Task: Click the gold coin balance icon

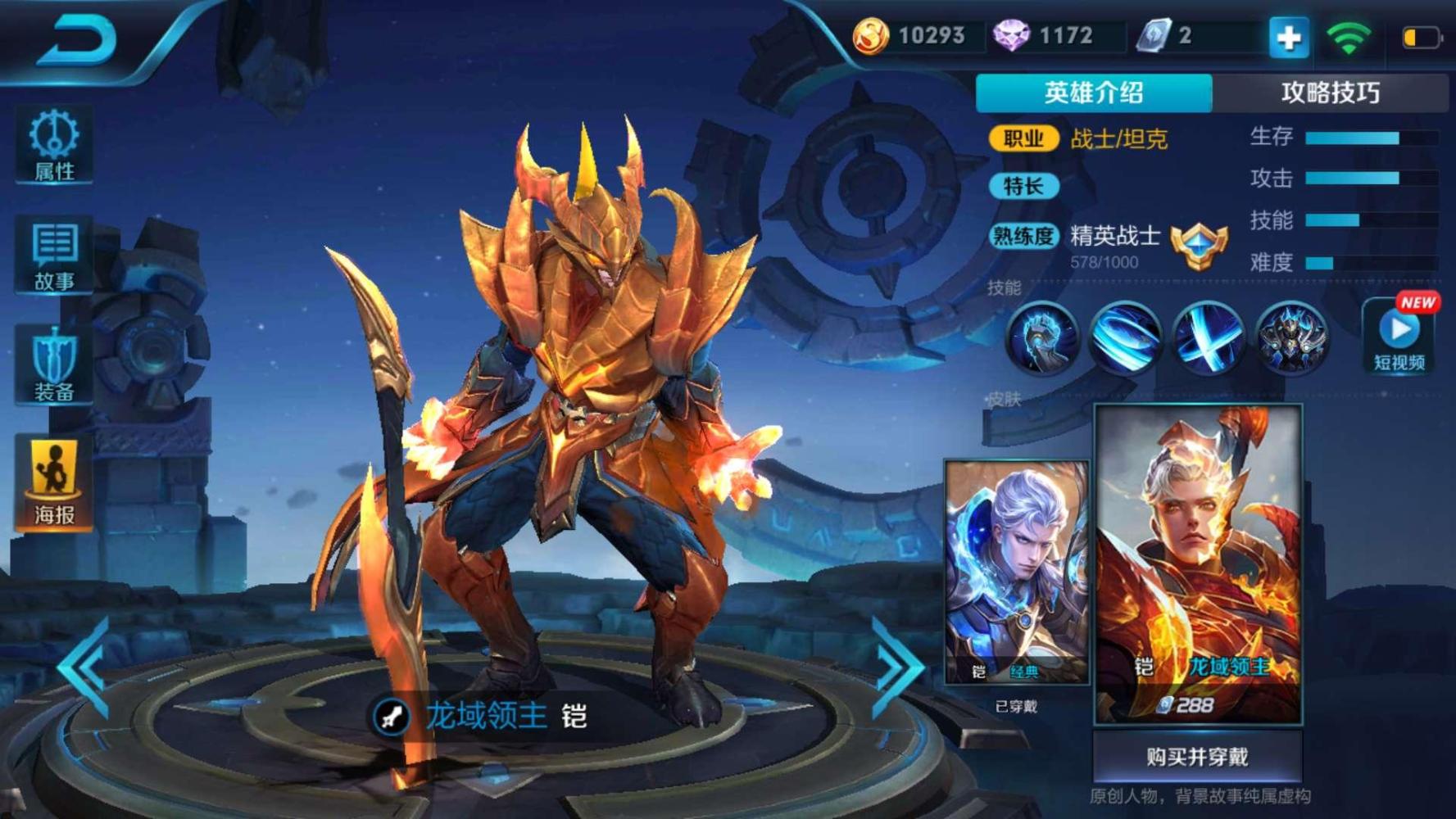Action: (x=872, y=35)
